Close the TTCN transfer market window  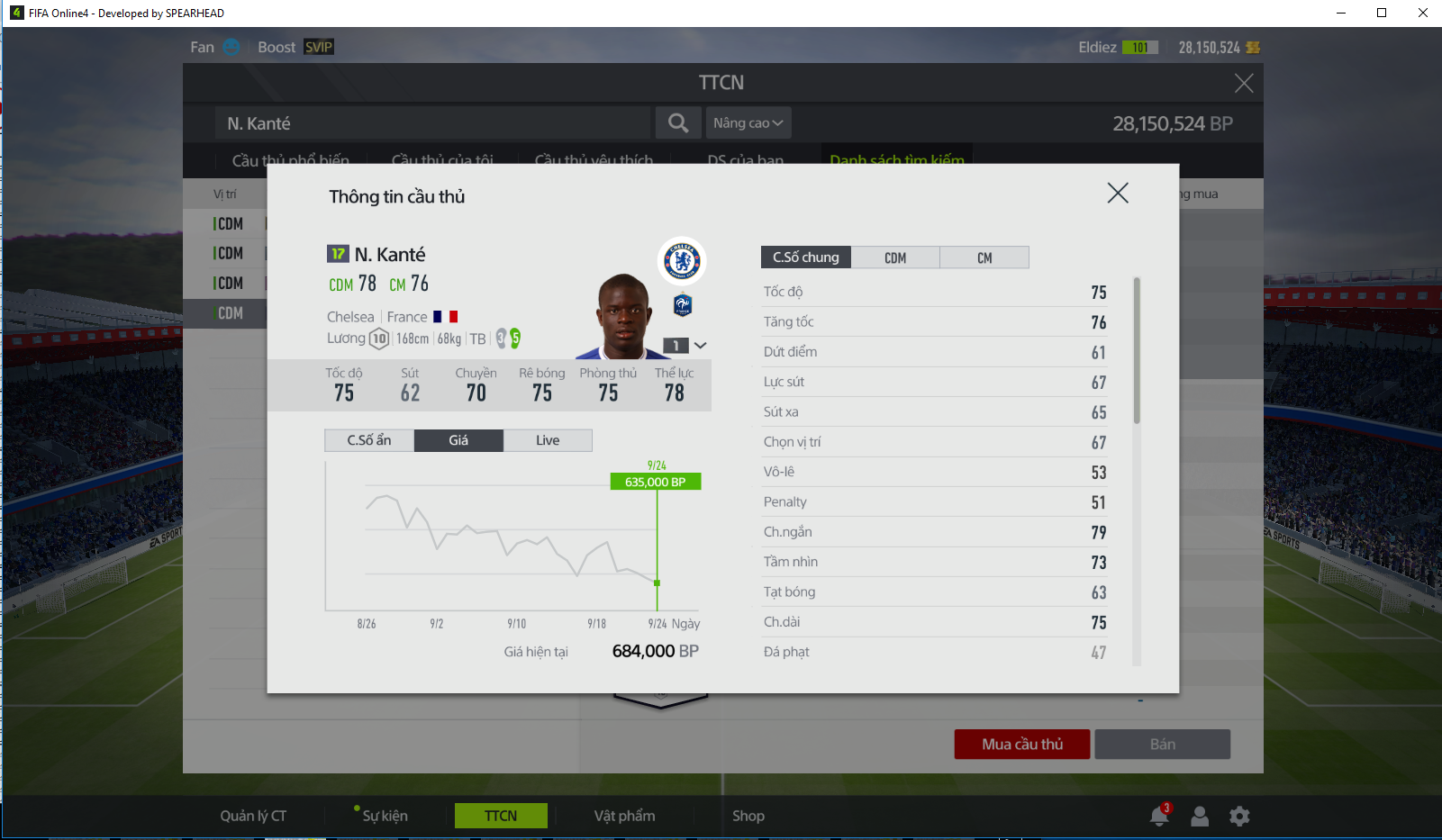1244,84
